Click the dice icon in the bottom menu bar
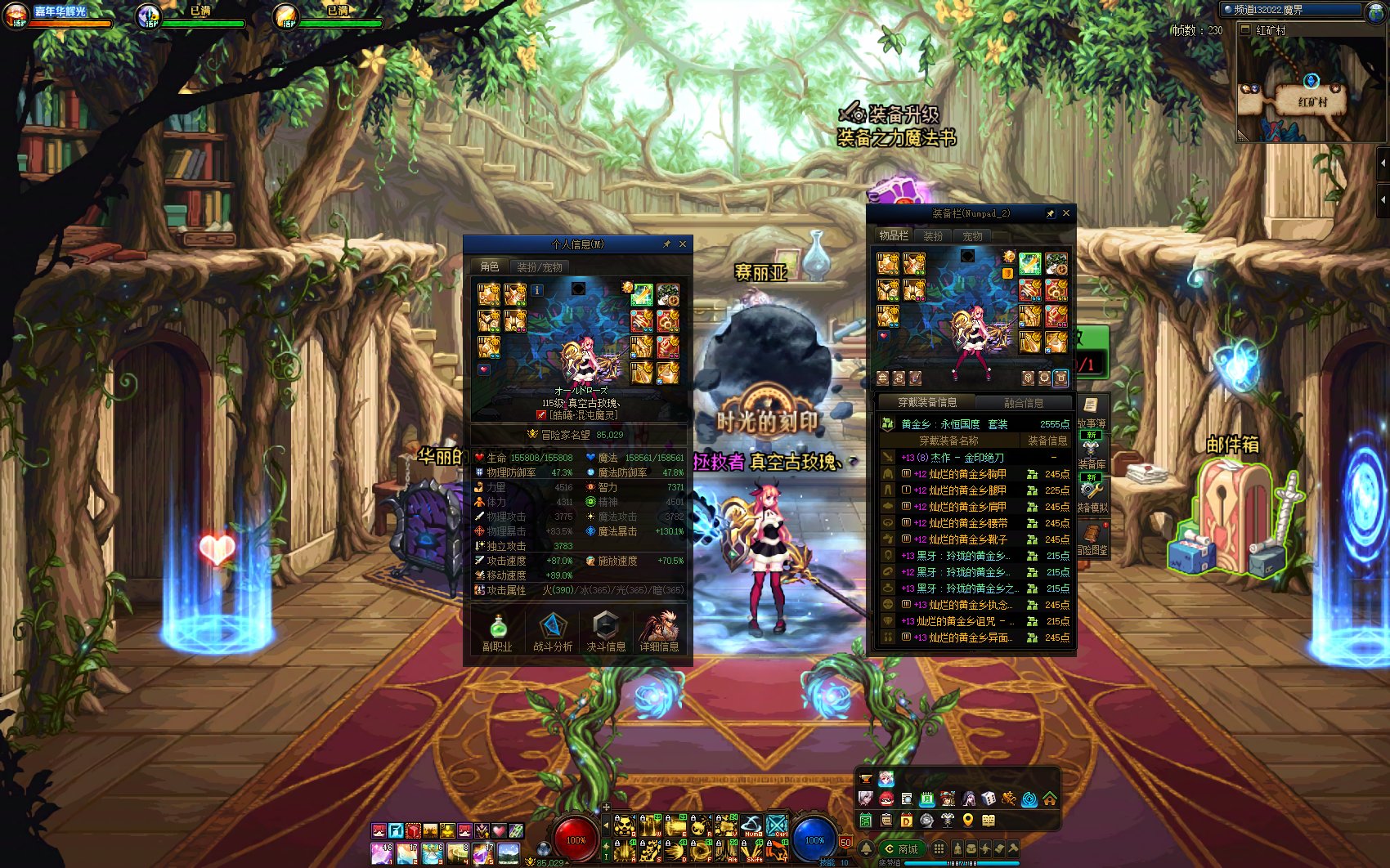The image size is (1390, 868). [x=989, y=799]
